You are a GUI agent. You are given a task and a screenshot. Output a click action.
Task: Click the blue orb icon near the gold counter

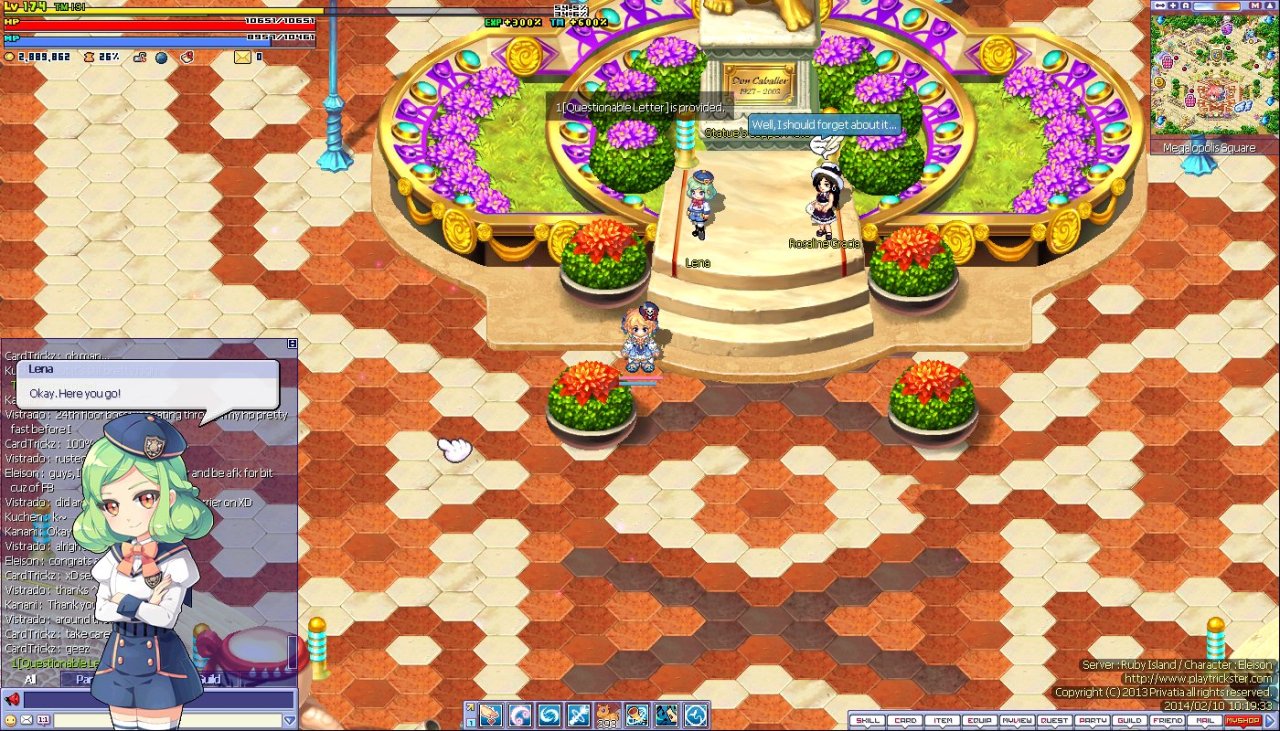(x=160, y=57)
